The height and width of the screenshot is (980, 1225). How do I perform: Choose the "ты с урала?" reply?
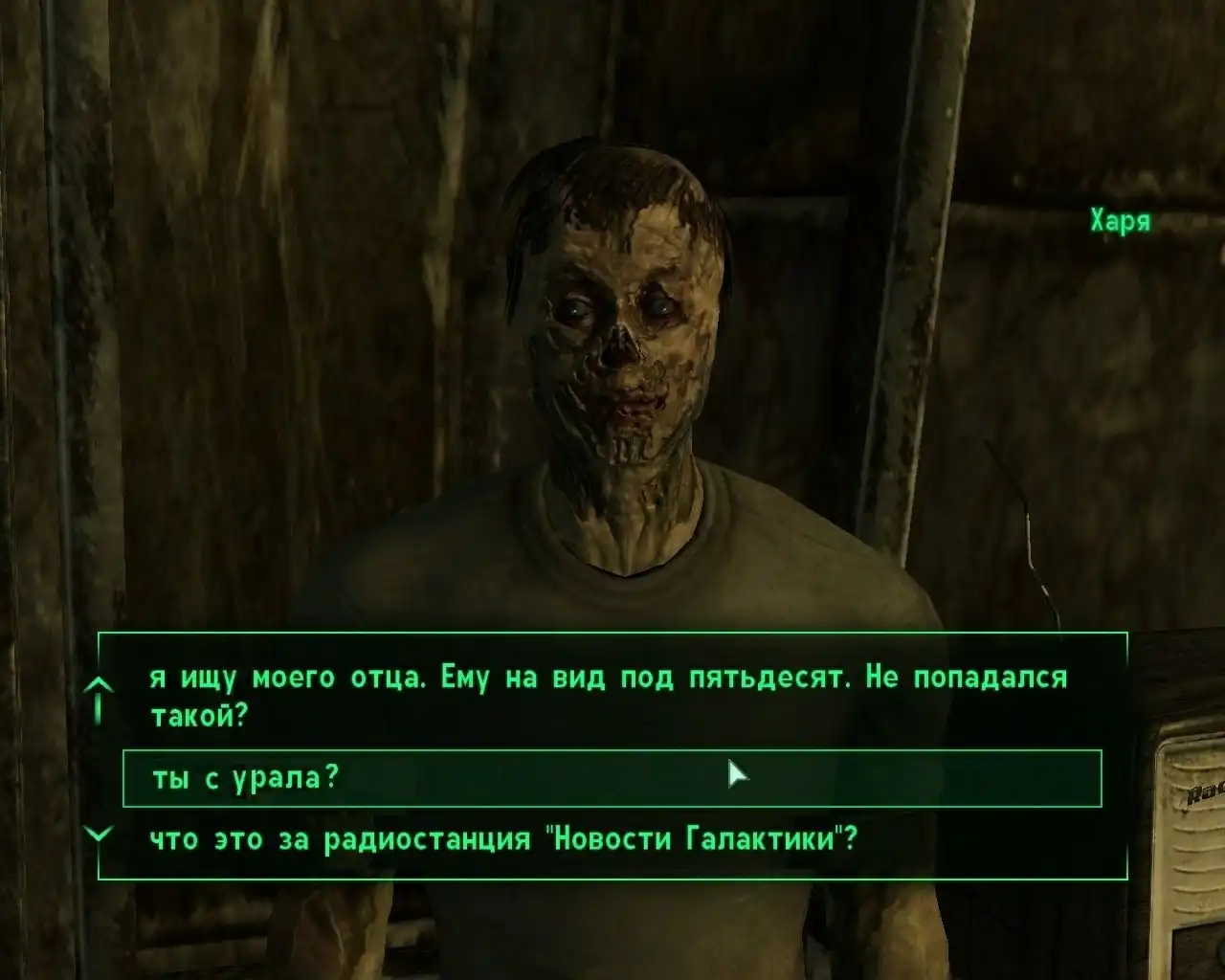[245, 778]
